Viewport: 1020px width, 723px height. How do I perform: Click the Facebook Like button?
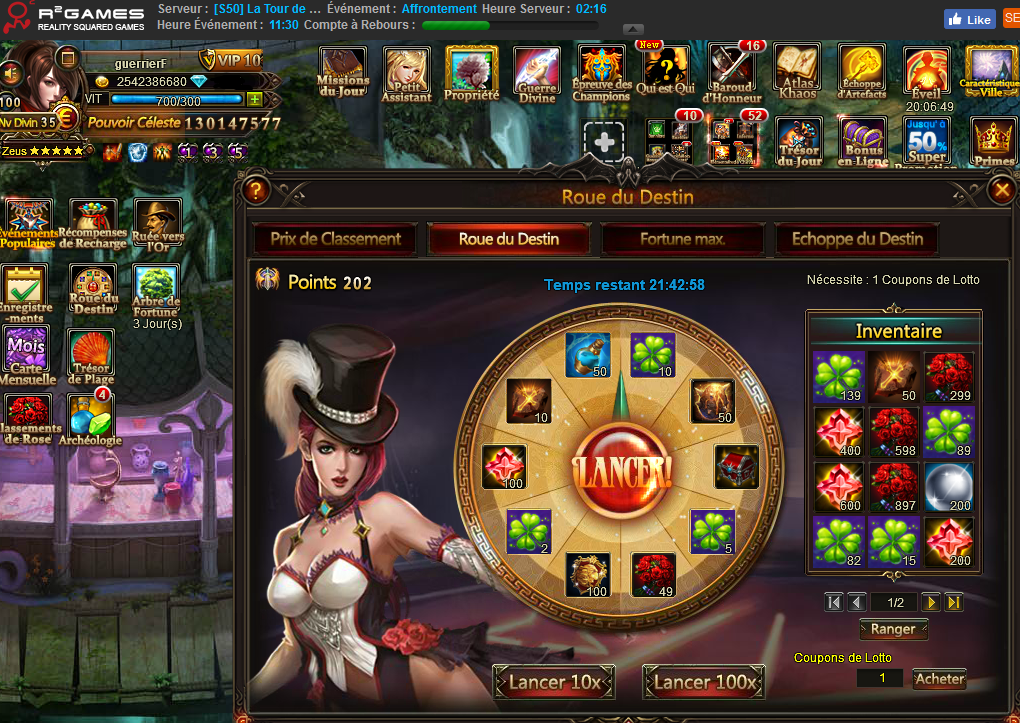coord(969,19)
